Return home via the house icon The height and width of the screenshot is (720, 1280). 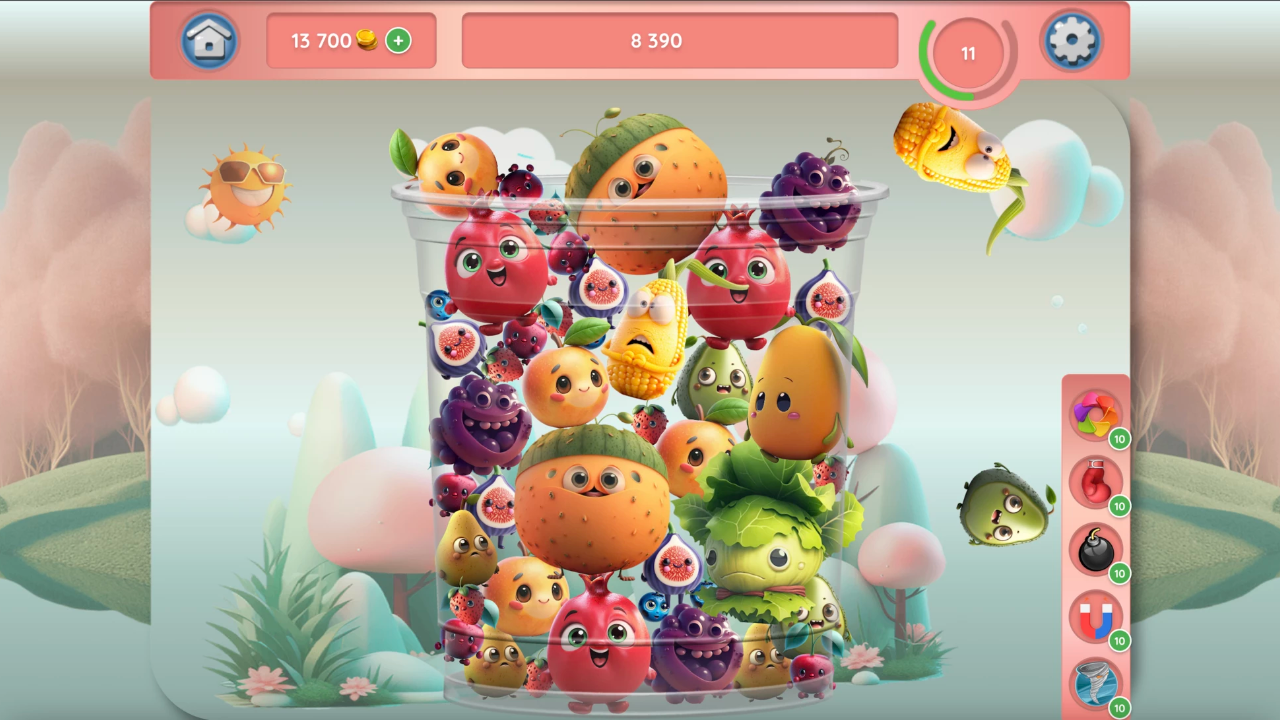pos(209,42)
